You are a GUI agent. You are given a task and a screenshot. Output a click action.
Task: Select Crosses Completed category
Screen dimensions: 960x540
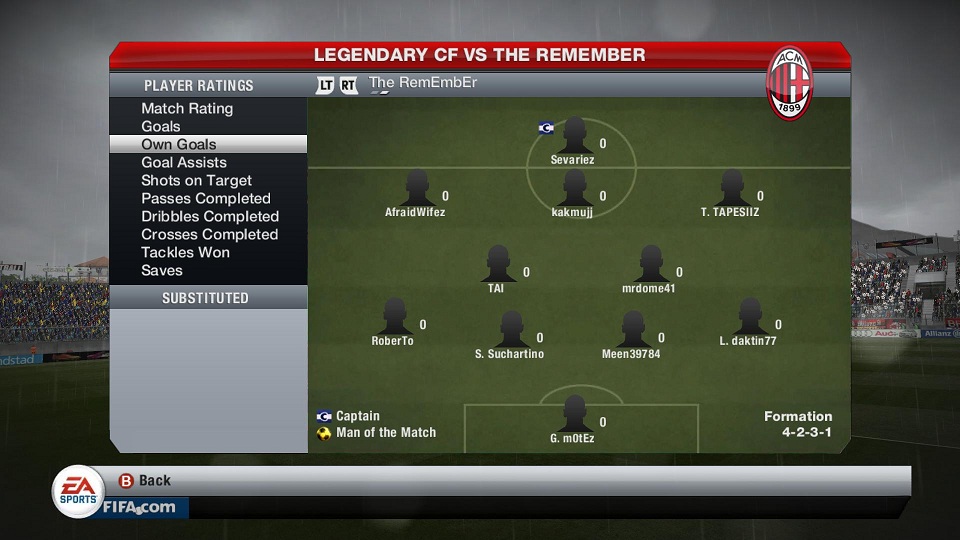210,234
